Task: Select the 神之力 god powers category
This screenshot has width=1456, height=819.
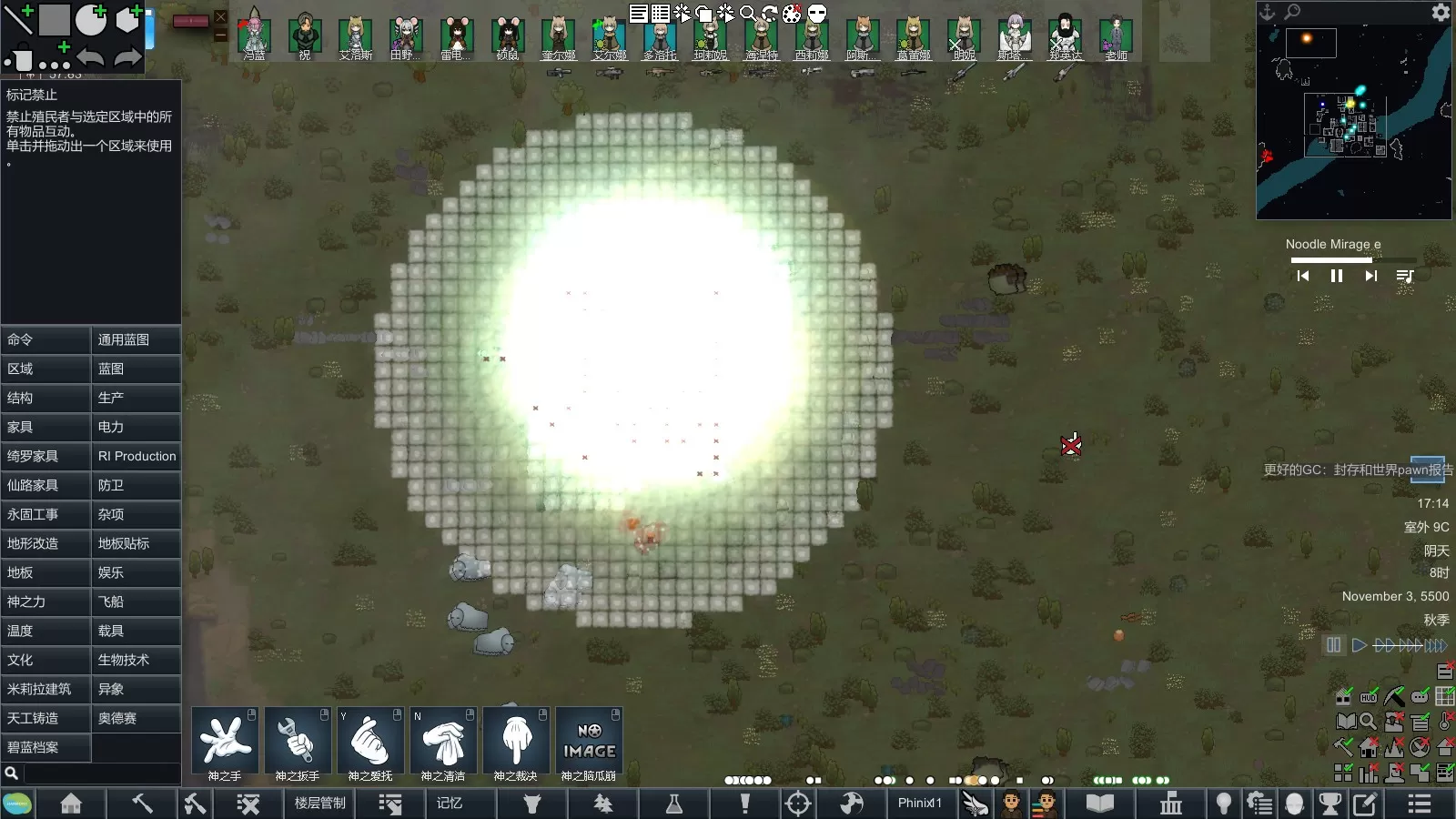Action: (x=45, y=602)
